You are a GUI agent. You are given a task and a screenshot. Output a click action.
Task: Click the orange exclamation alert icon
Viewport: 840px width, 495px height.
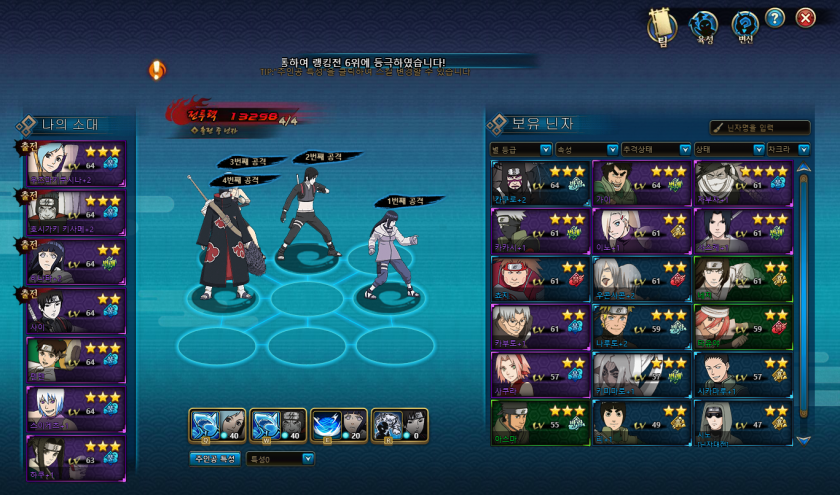pos(157,70)
